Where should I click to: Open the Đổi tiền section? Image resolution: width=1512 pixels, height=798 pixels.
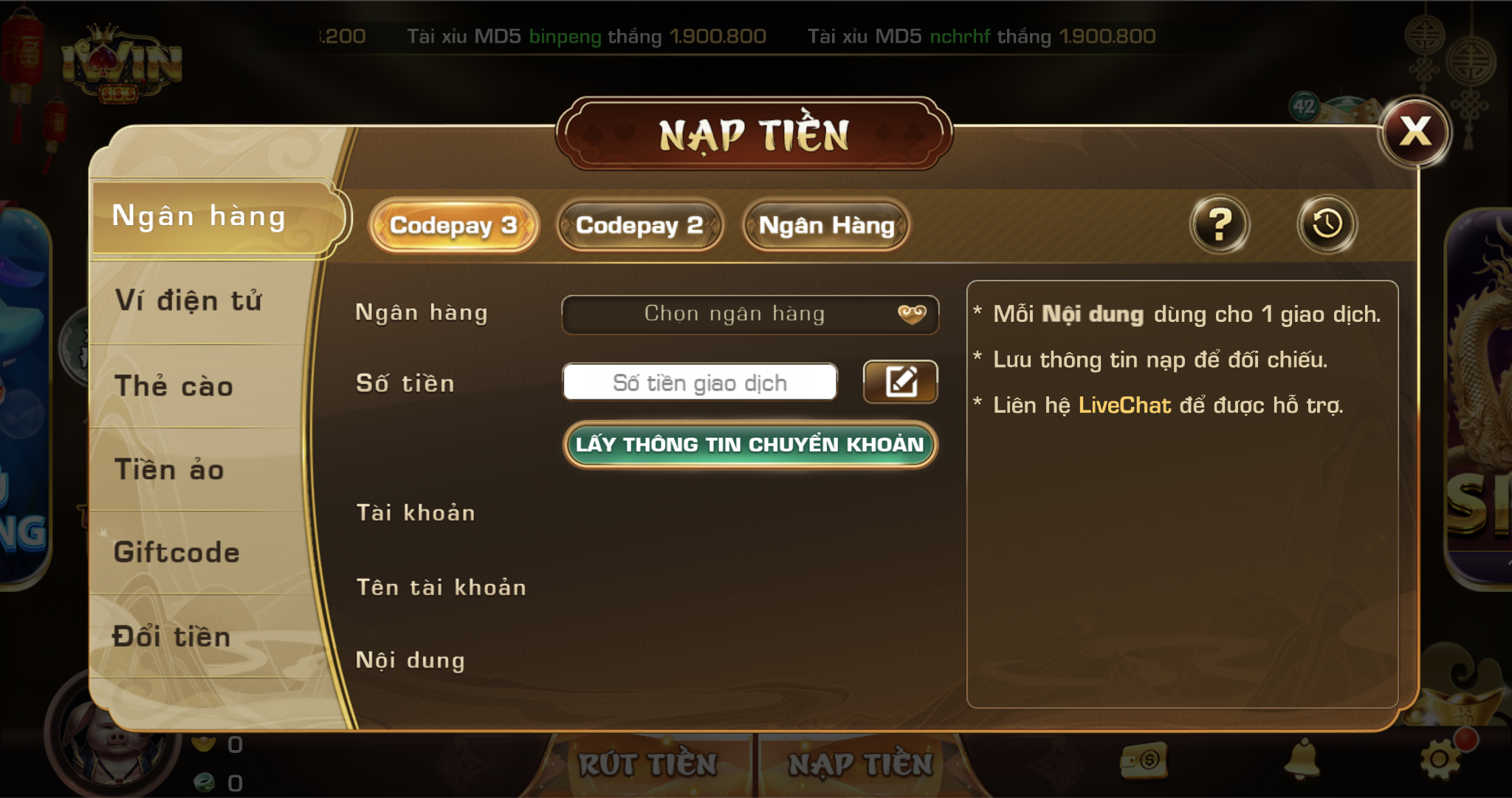171,636
